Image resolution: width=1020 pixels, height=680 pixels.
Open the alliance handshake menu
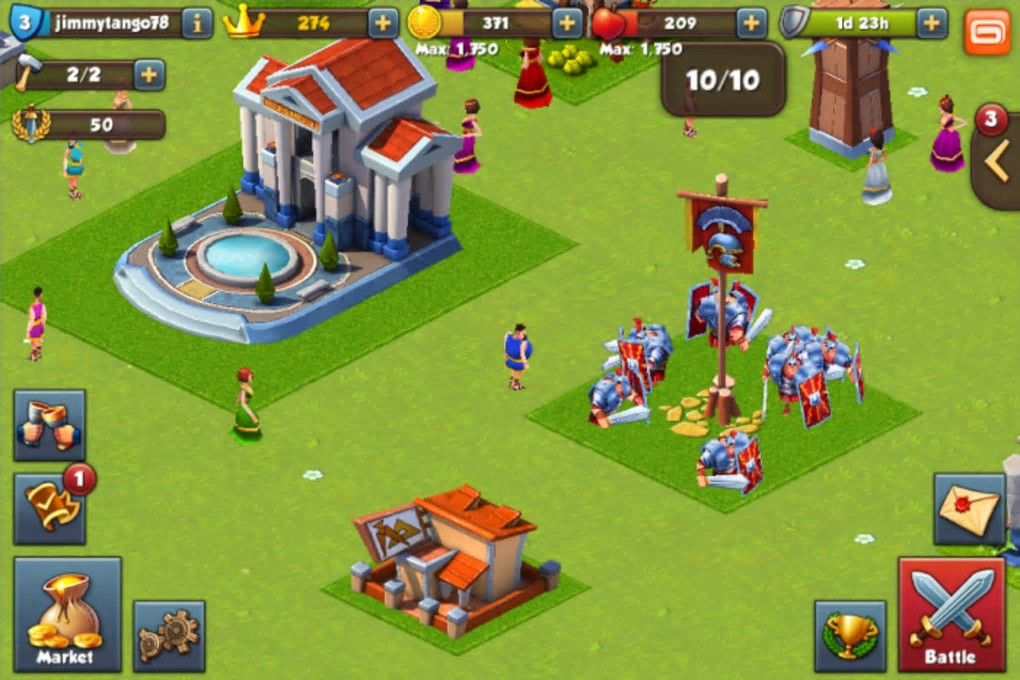pyautogui.click(x=49, y=425)
